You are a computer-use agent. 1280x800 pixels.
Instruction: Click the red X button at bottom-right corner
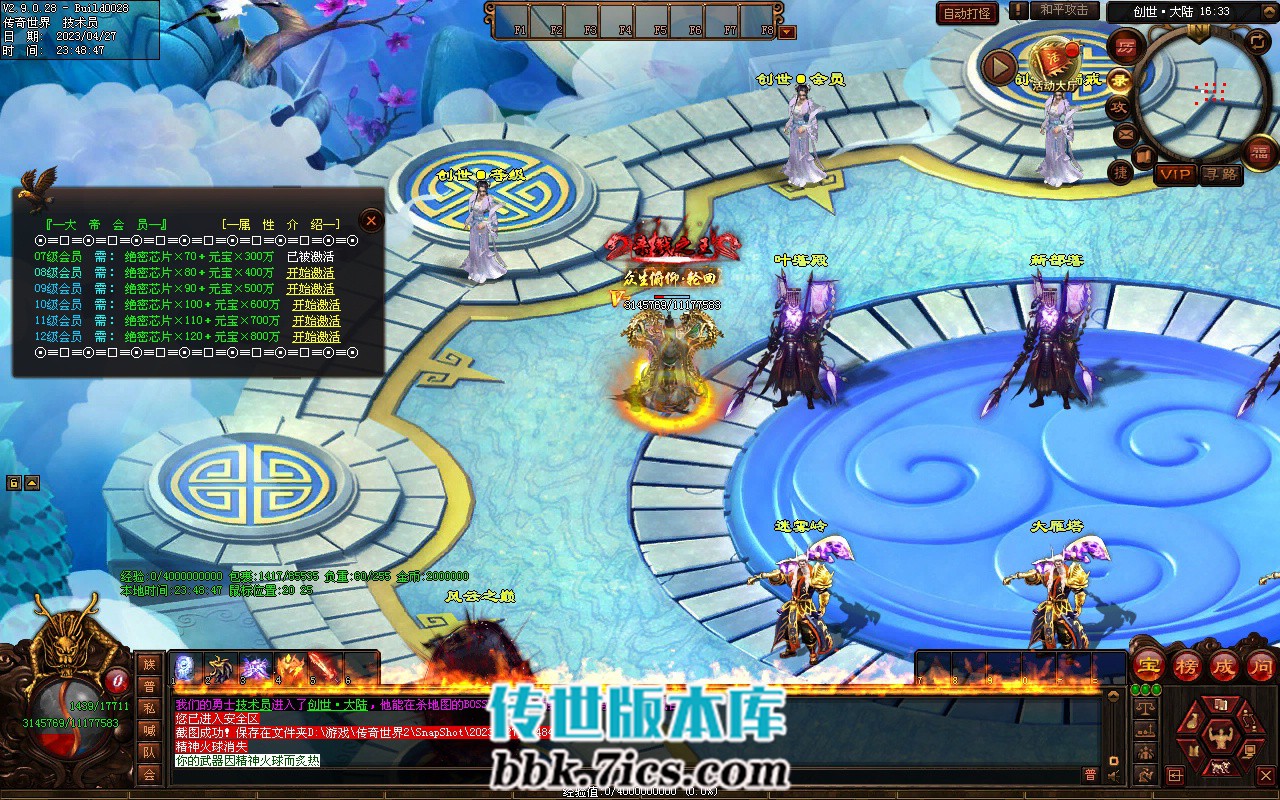(x=1267, y=774)
